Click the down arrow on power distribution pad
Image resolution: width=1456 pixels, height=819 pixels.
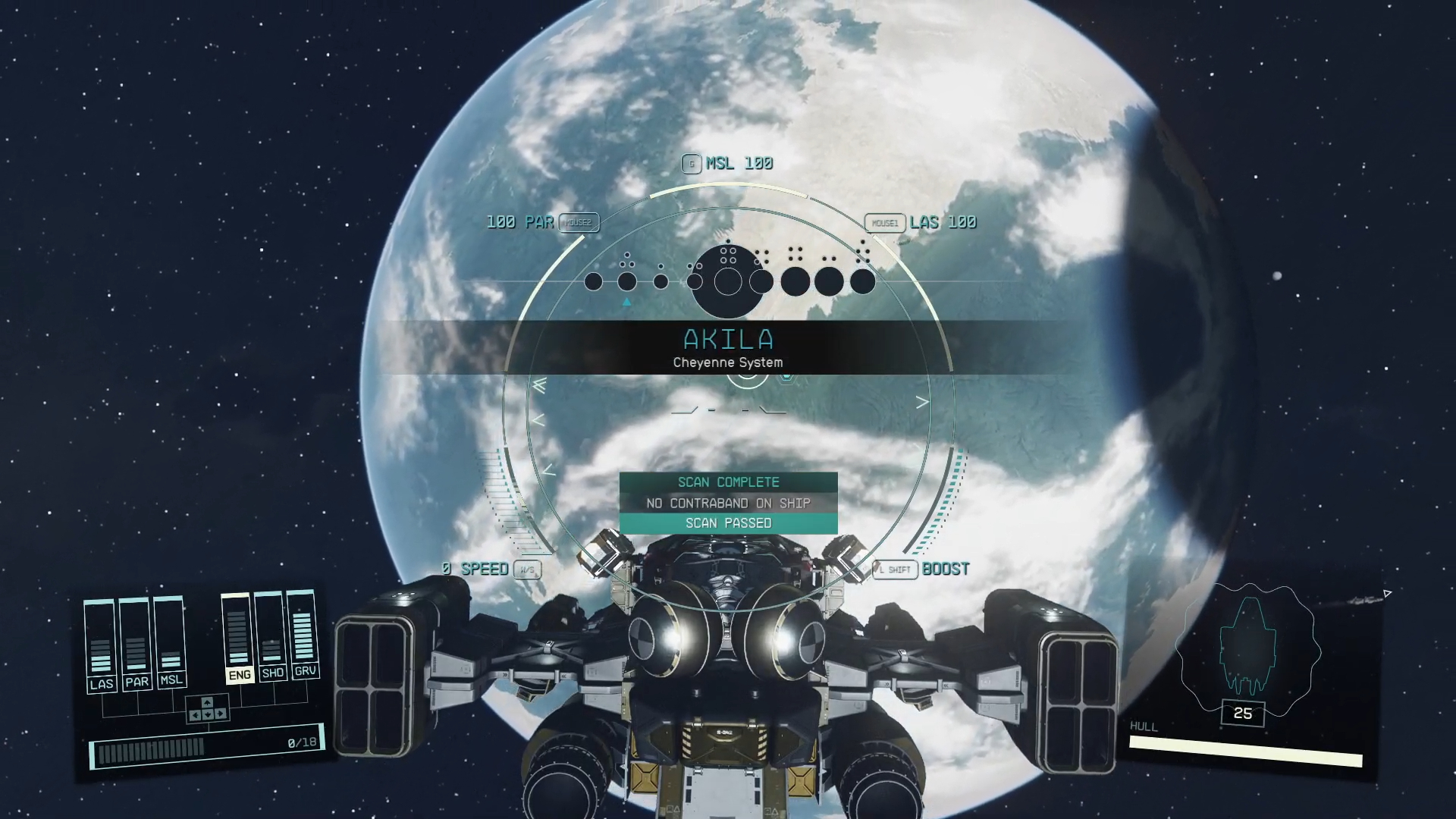207,715
